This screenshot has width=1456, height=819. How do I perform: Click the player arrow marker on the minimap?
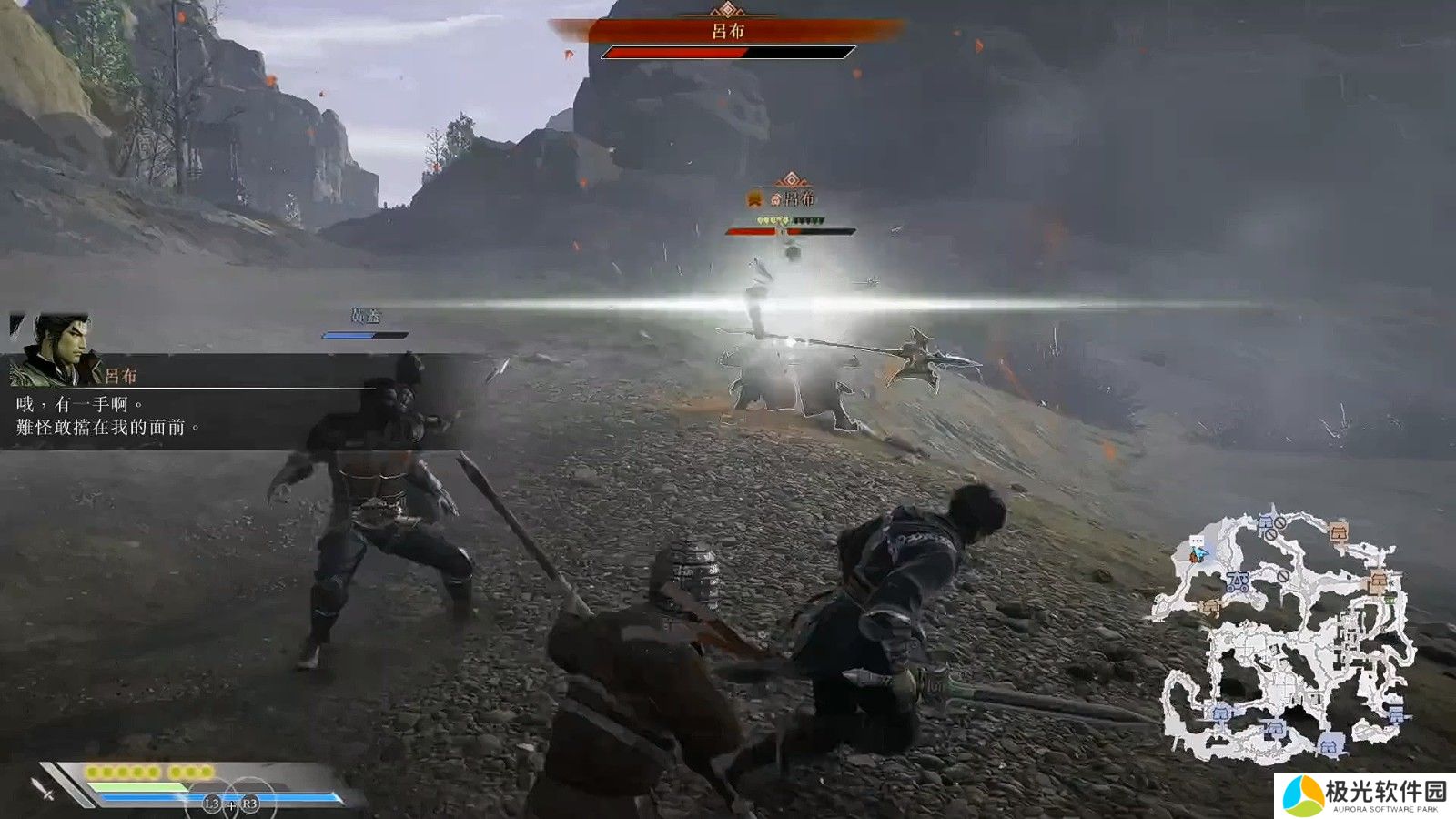tap(1200, 551)
